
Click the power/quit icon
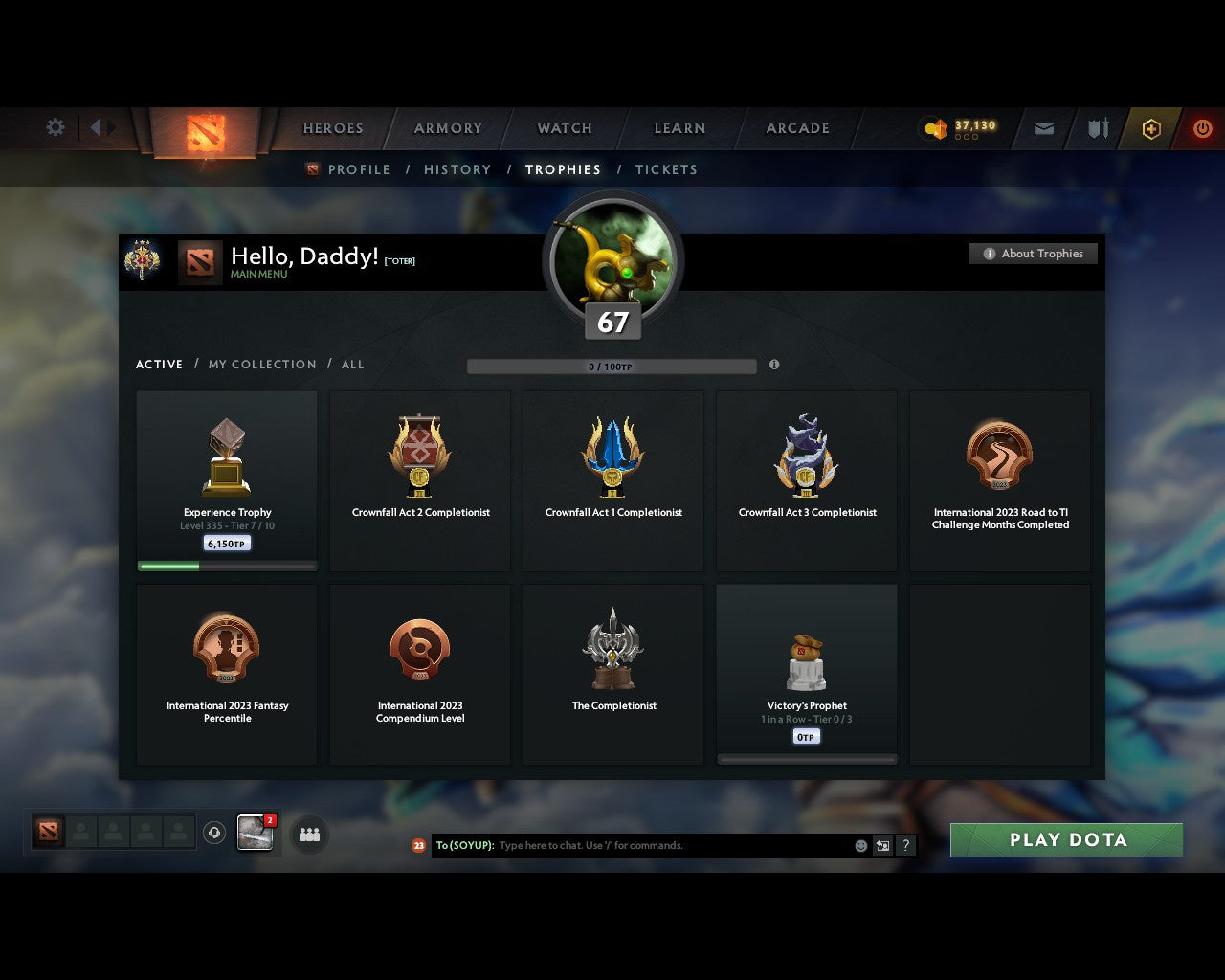coord(1203,127)
